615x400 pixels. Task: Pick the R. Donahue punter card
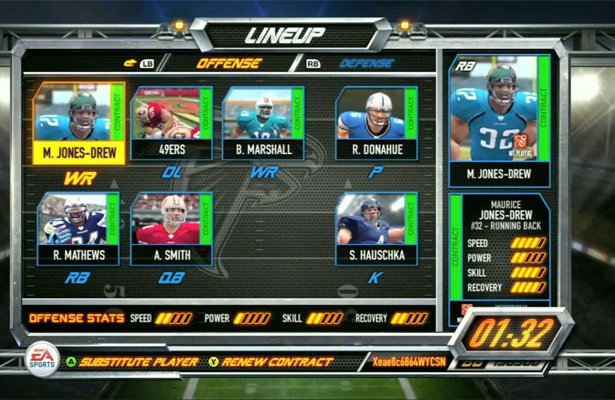click(376, 123)
